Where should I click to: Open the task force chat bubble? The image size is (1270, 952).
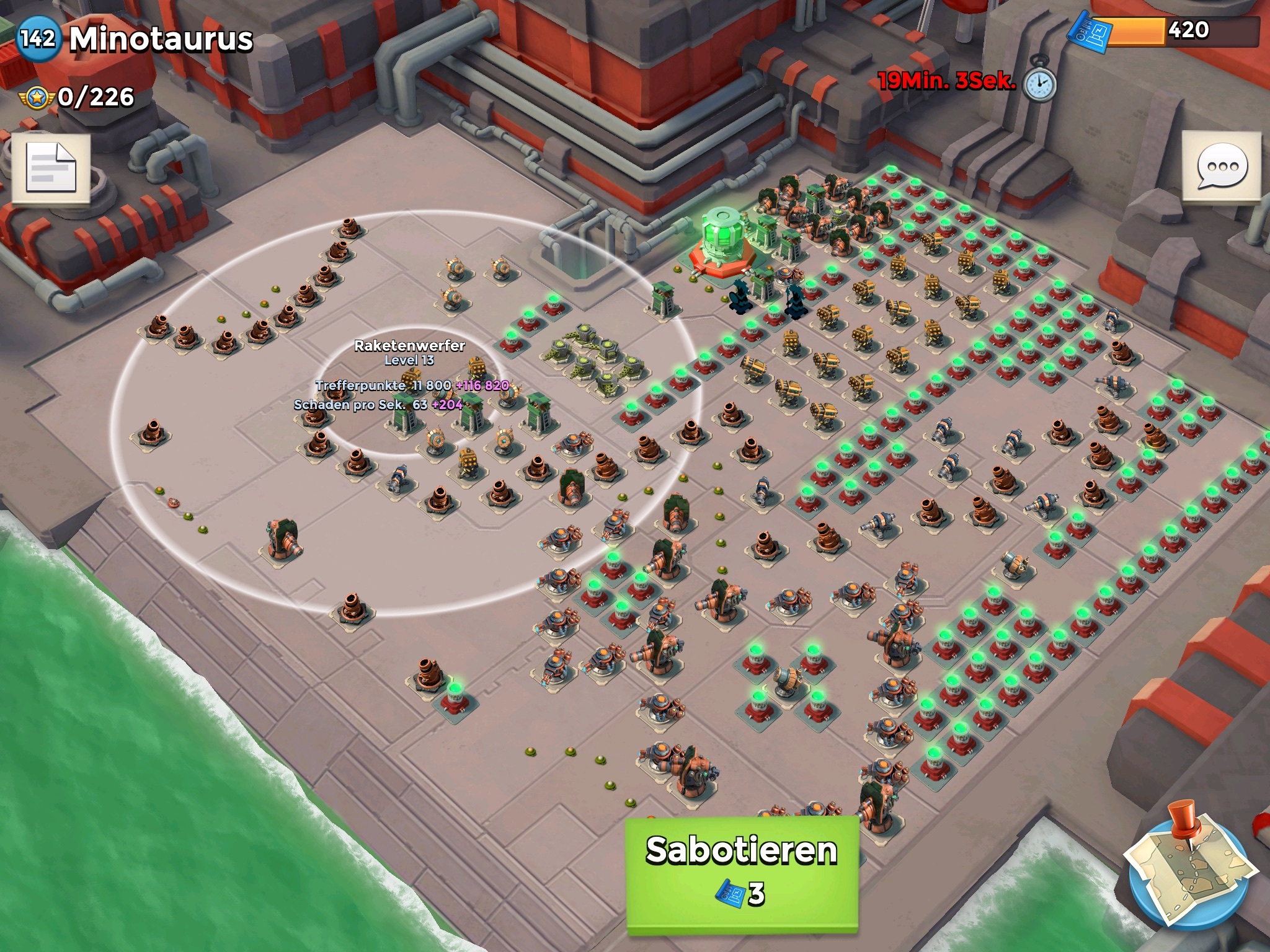[1221, 167]
